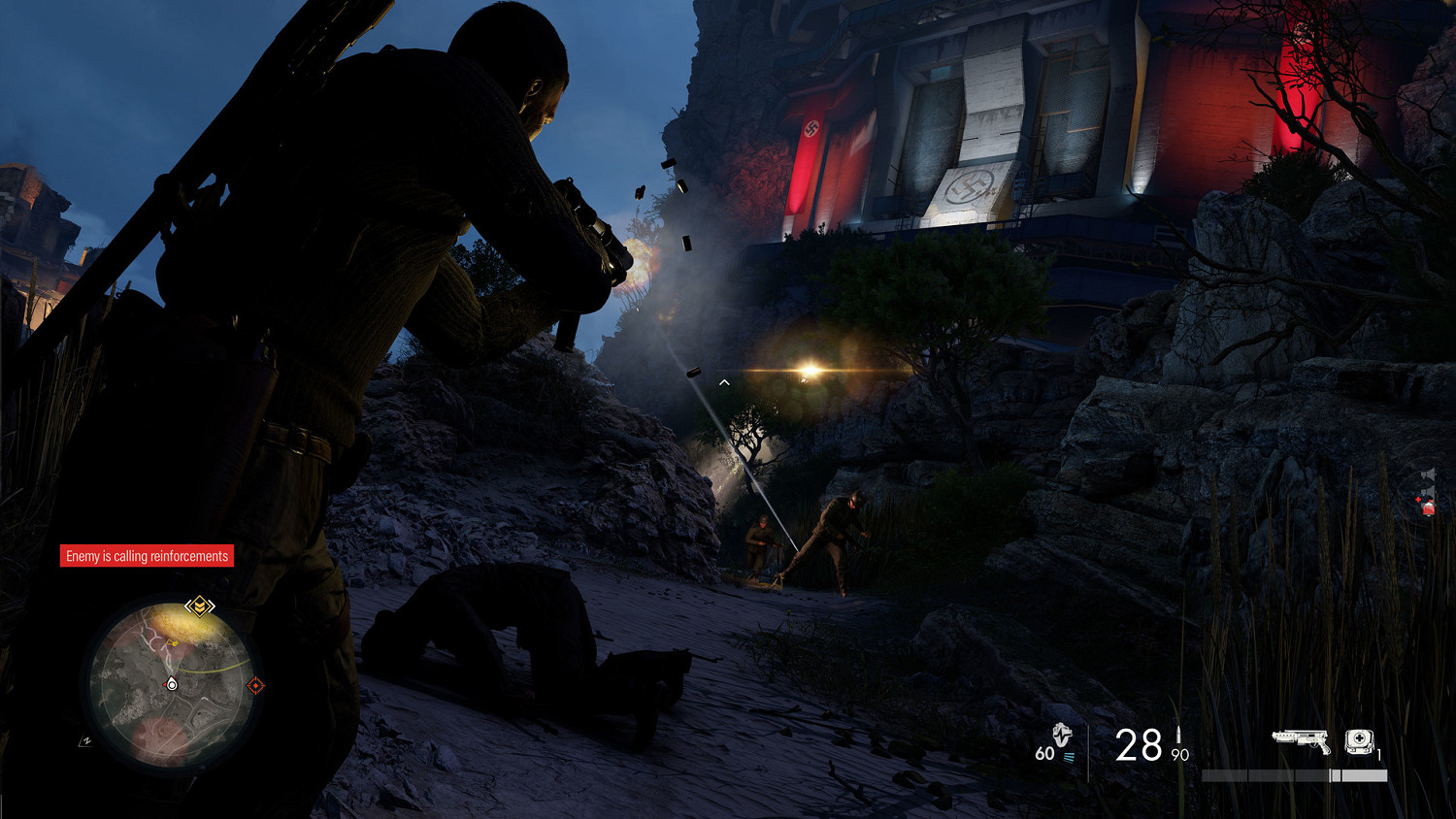Click the yellow alert marker inside the minimap

coord(173,643)
